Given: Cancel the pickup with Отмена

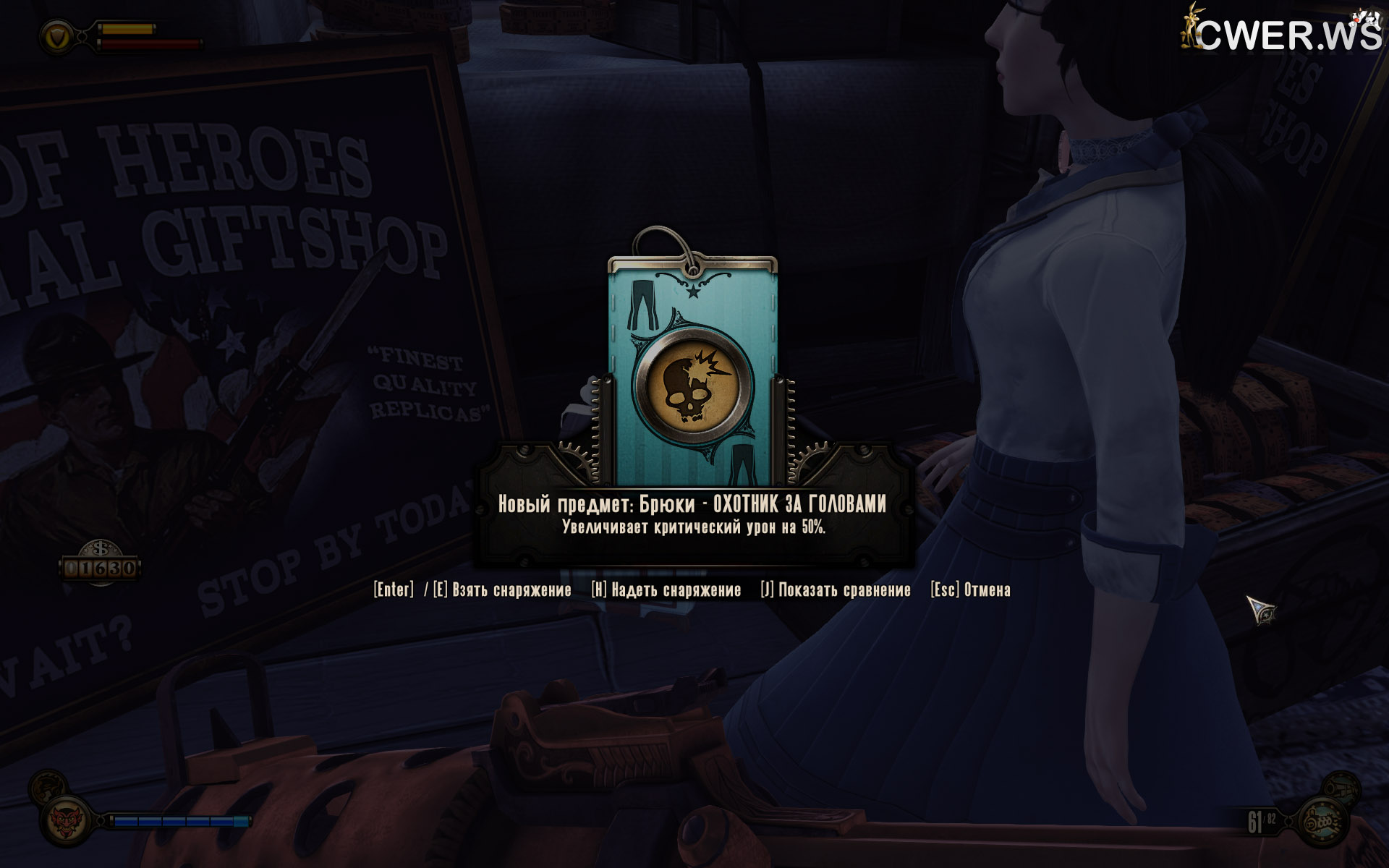Looking at the screenshot, I should (x=971, y=590).
